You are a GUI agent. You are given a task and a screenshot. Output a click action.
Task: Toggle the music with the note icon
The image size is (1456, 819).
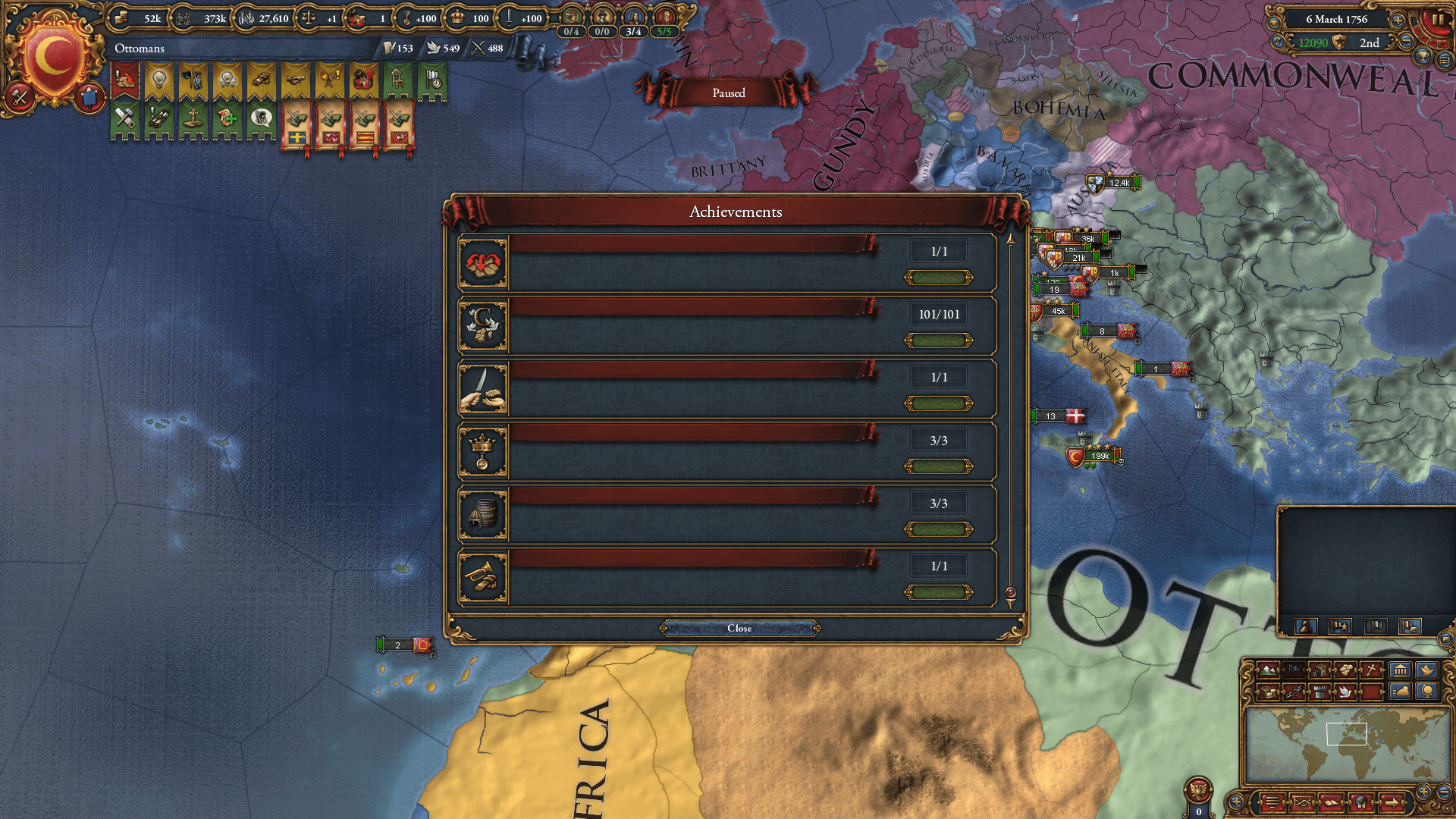click(x=1277, y=42)
